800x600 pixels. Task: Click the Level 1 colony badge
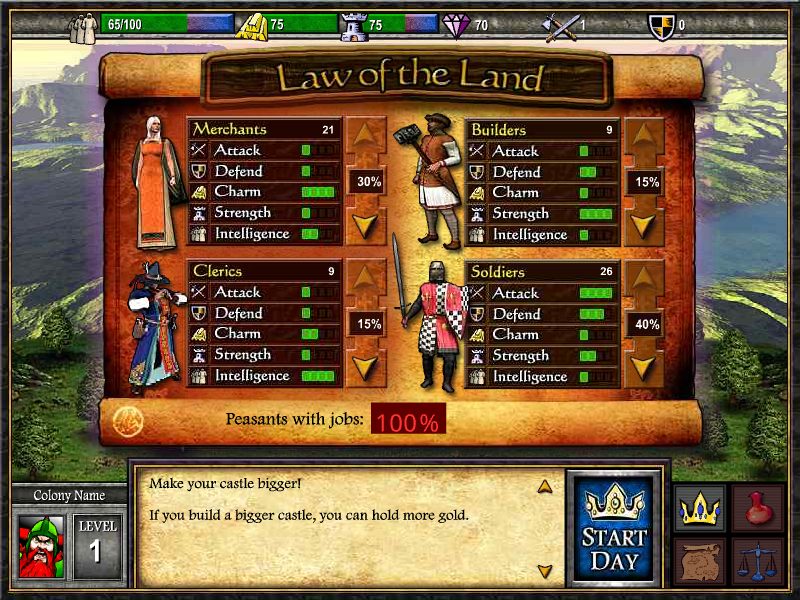click(x=98, y=545)
